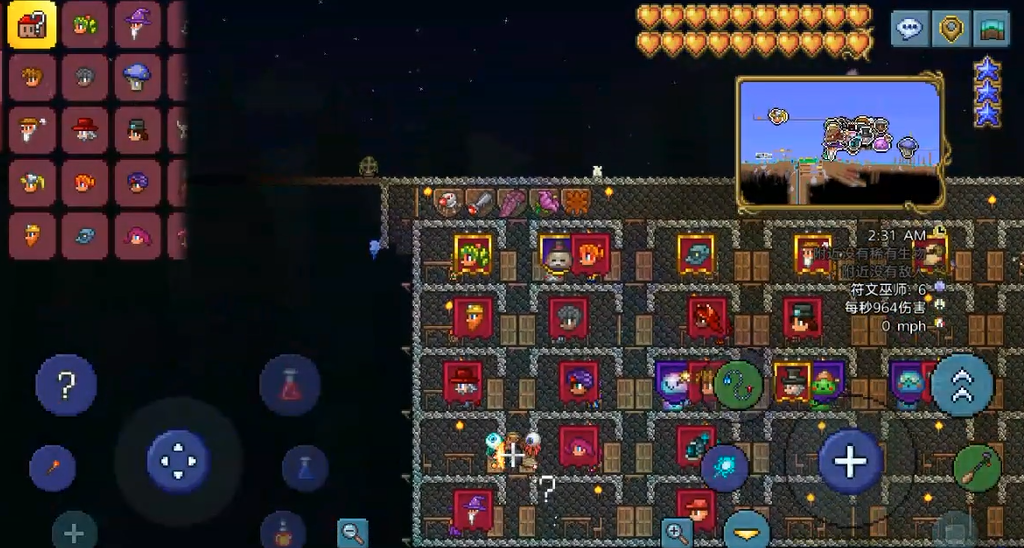Toggle the housing menu button

coord(992,29)
